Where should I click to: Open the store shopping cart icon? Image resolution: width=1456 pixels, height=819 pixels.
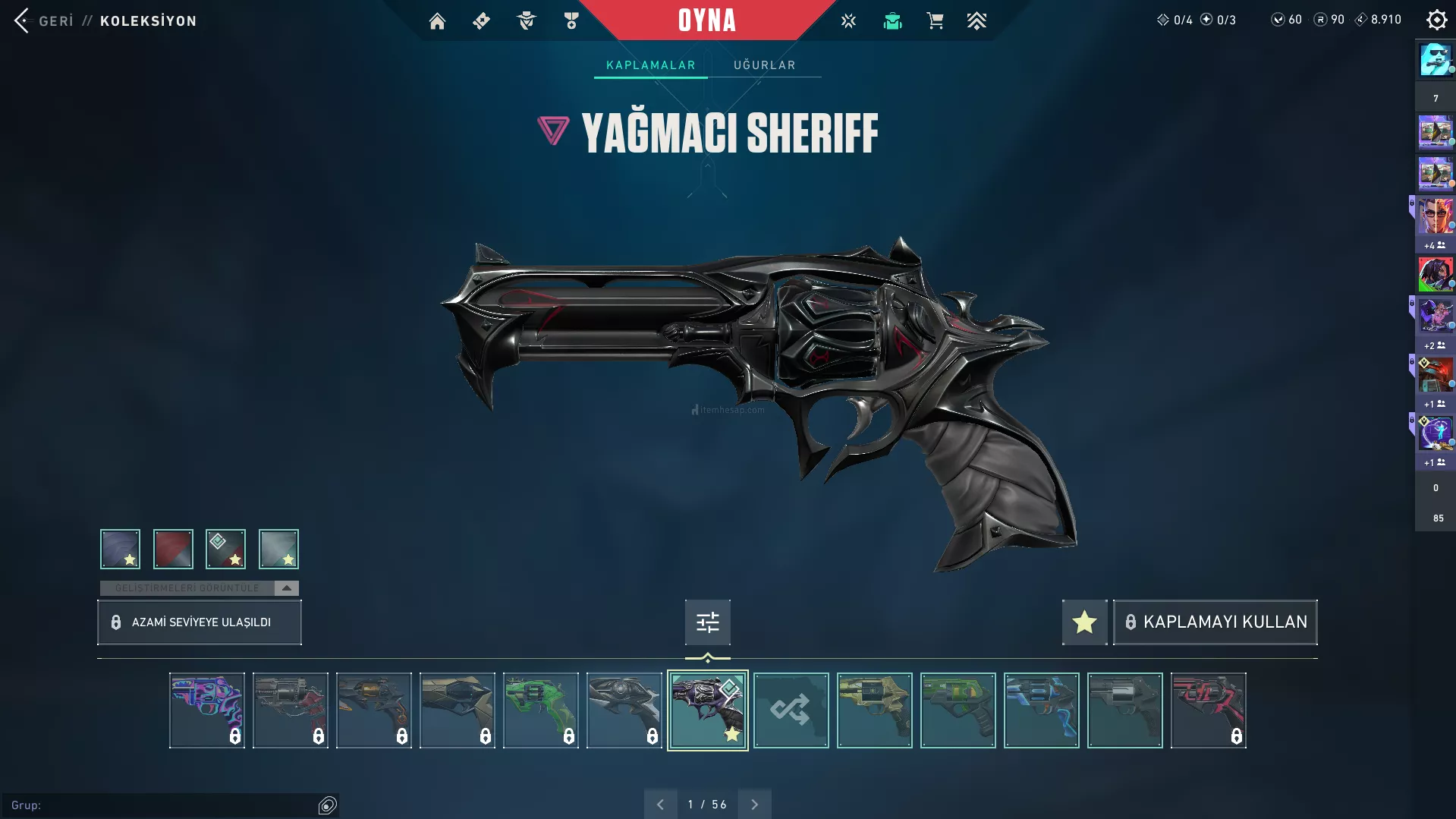click(935, 21)
